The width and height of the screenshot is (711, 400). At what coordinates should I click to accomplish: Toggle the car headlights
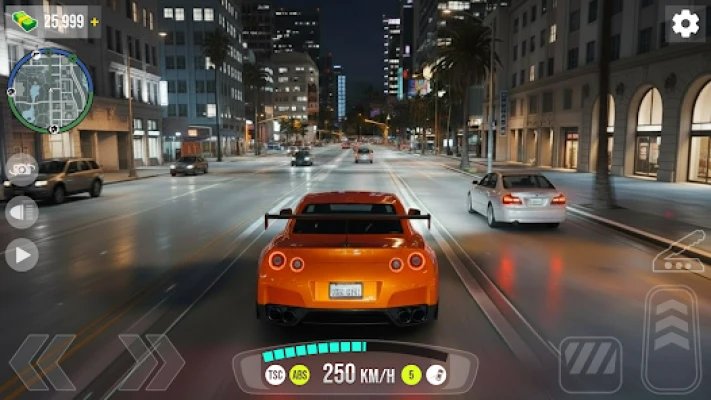tap(21, 212)
